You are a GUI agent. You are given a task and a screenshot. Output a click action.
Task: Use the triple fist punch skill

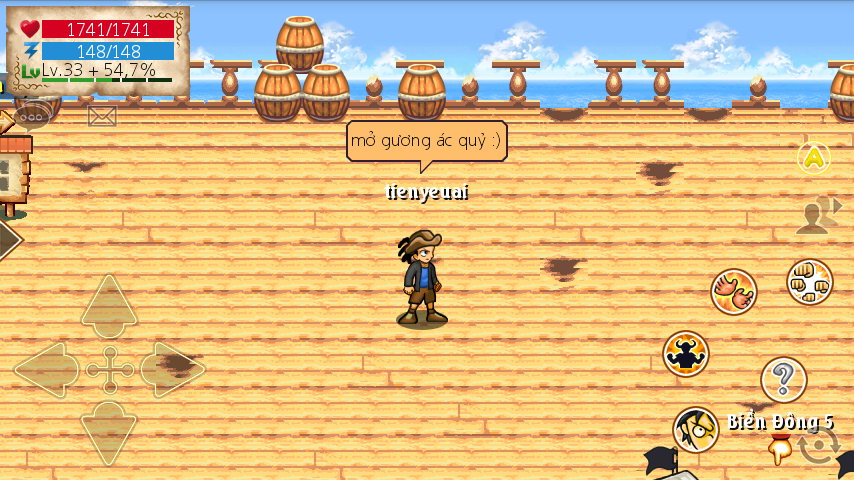point(809,283)
